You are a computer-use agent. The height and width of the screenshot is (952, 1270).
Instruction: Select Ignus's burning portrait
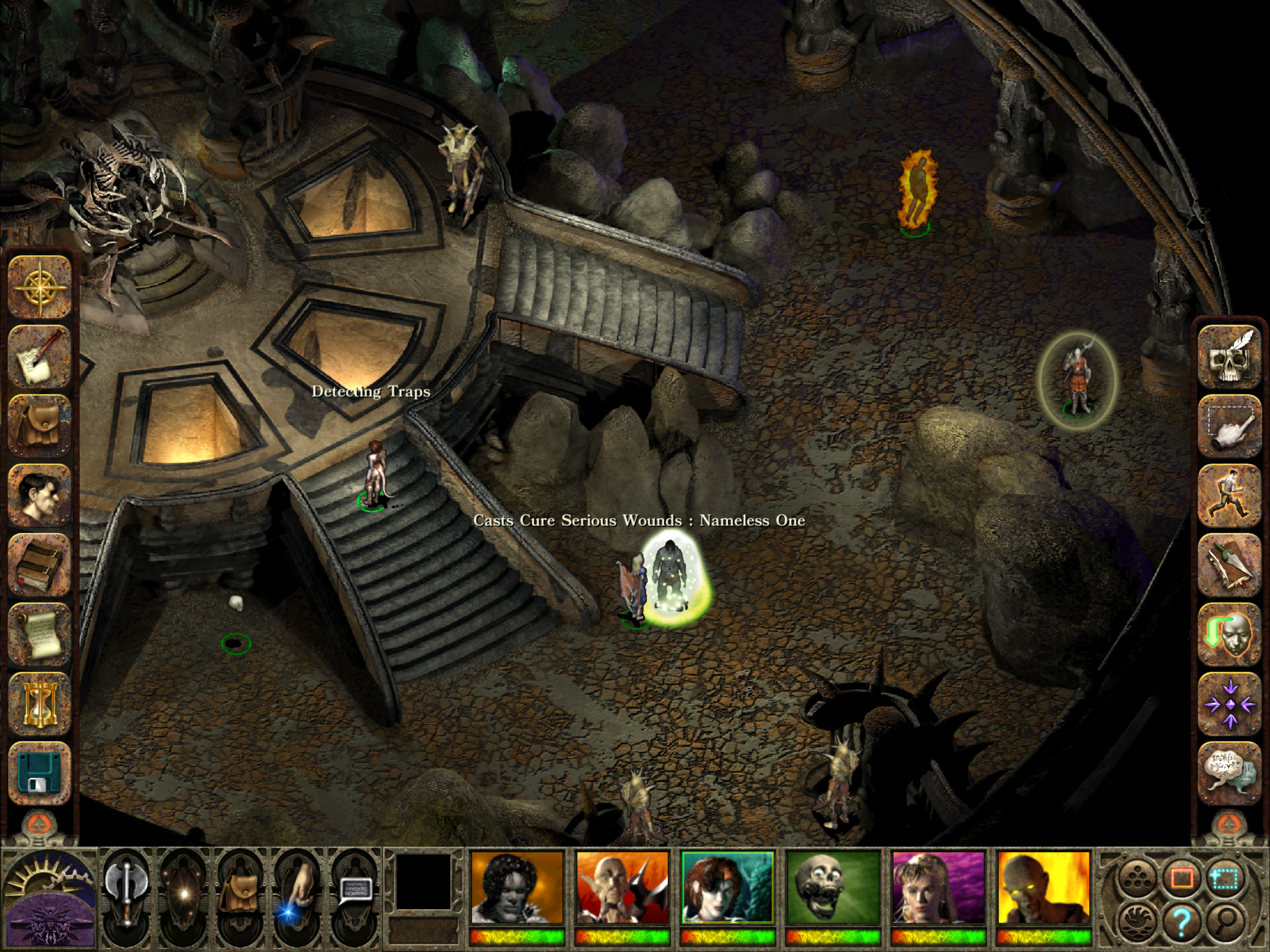point(1044,888)
